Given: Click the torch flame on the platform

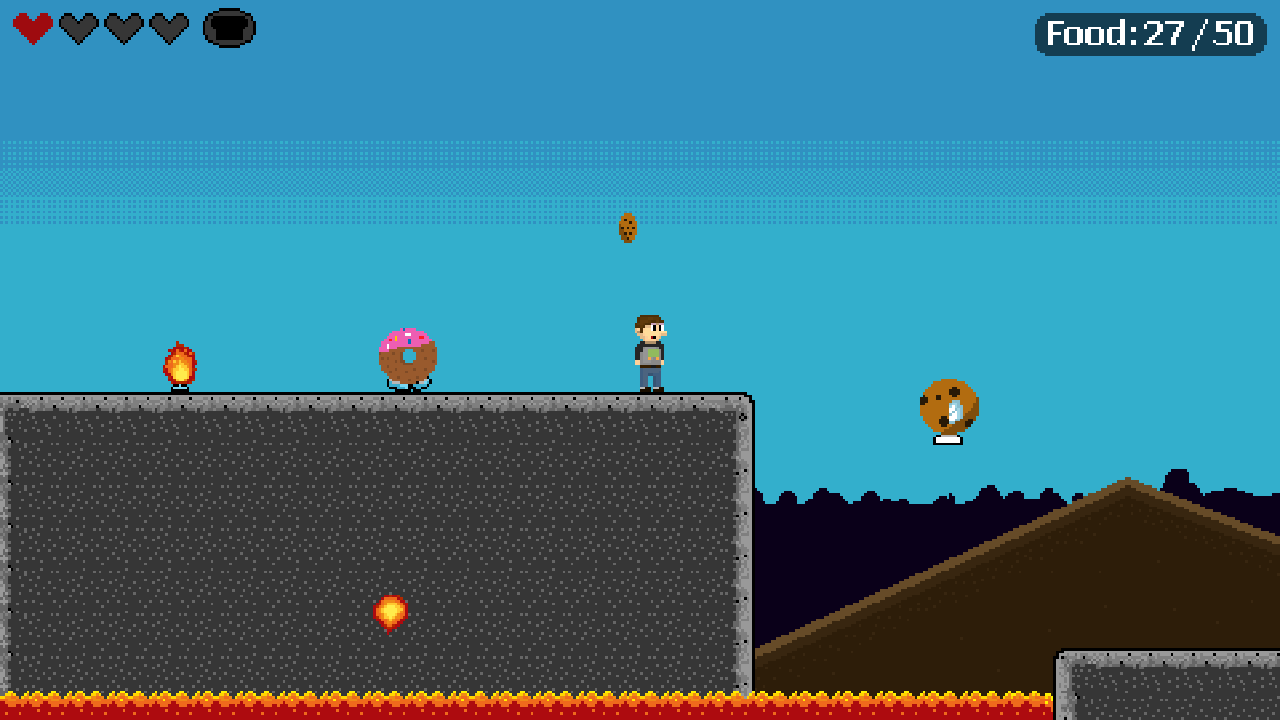Looking at the screenshot, I should pos(180,362).
